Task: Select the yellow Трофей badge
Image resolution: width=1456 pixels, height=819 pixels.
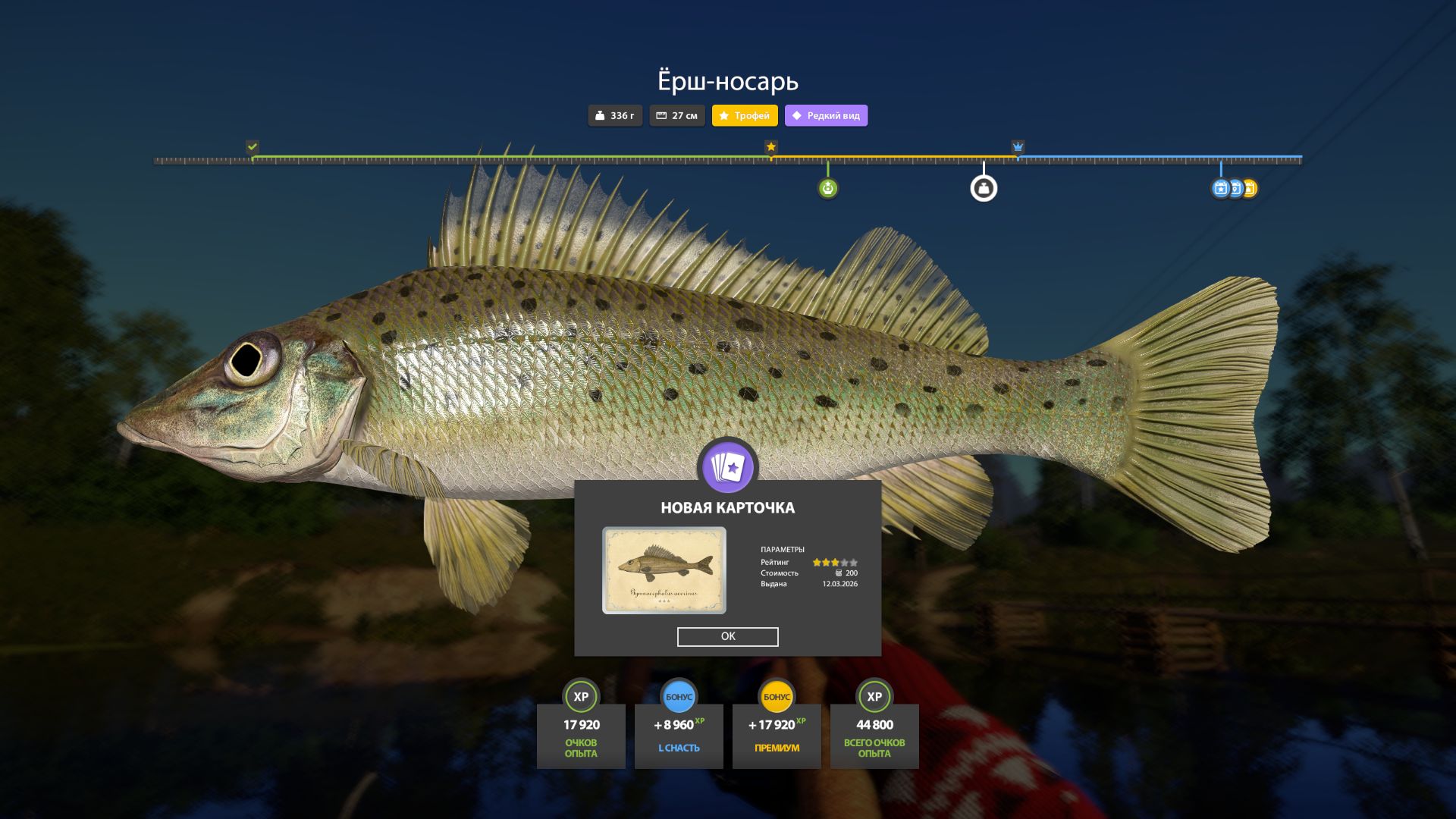Action: pos(745,116)
